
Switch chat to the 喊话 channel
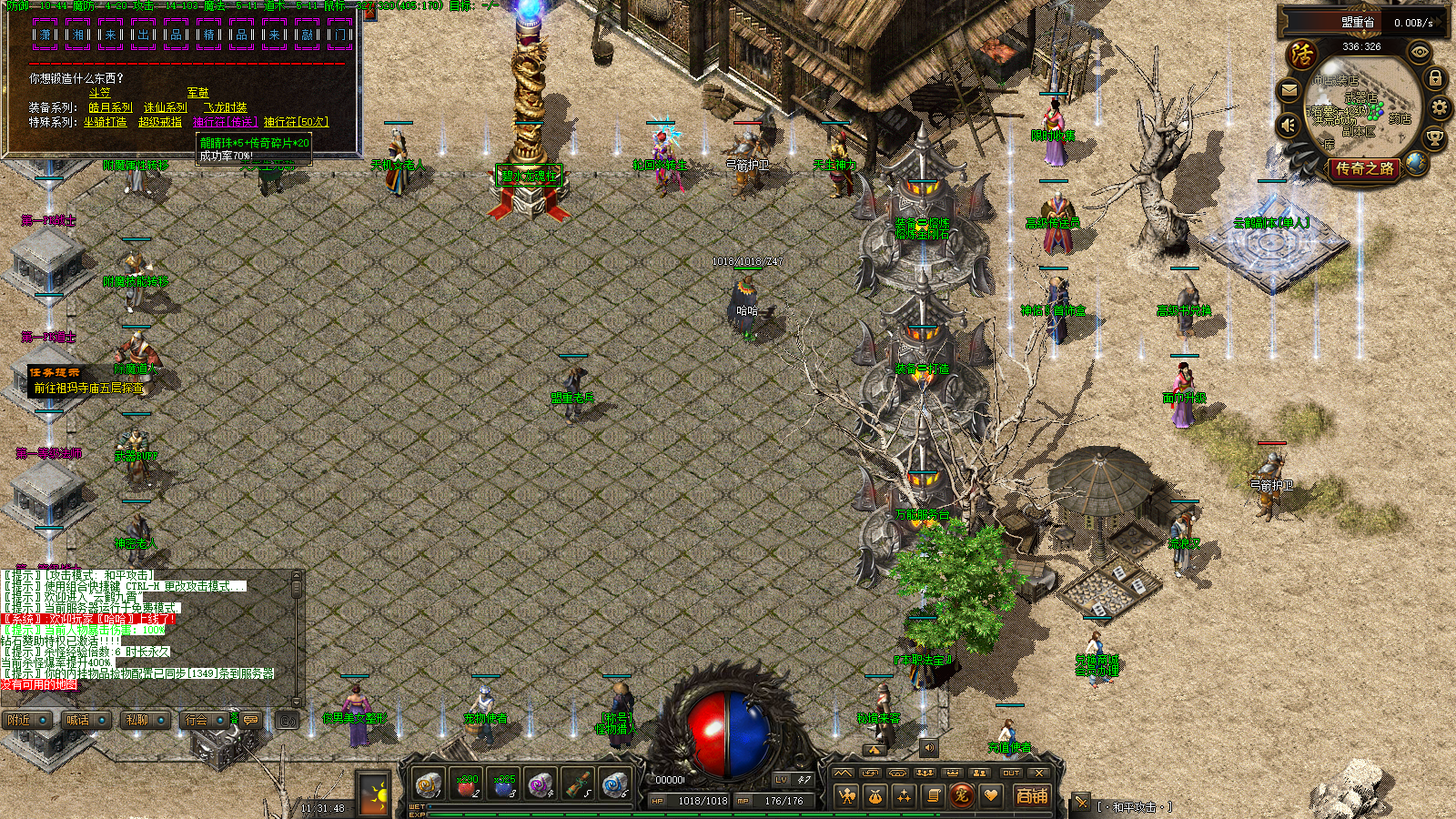tap(78, 720)
